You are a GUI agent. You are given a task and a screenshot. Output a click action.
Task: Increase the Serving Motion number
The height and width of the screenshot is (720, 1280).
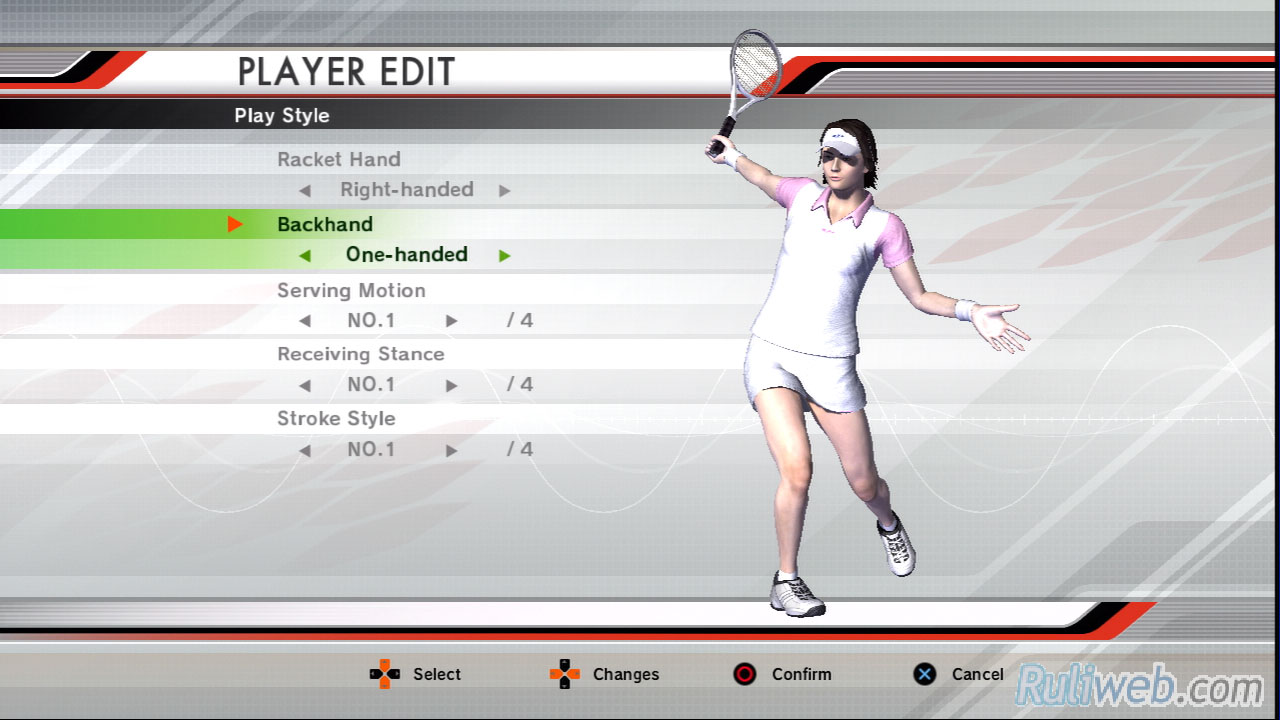(452, 321)
